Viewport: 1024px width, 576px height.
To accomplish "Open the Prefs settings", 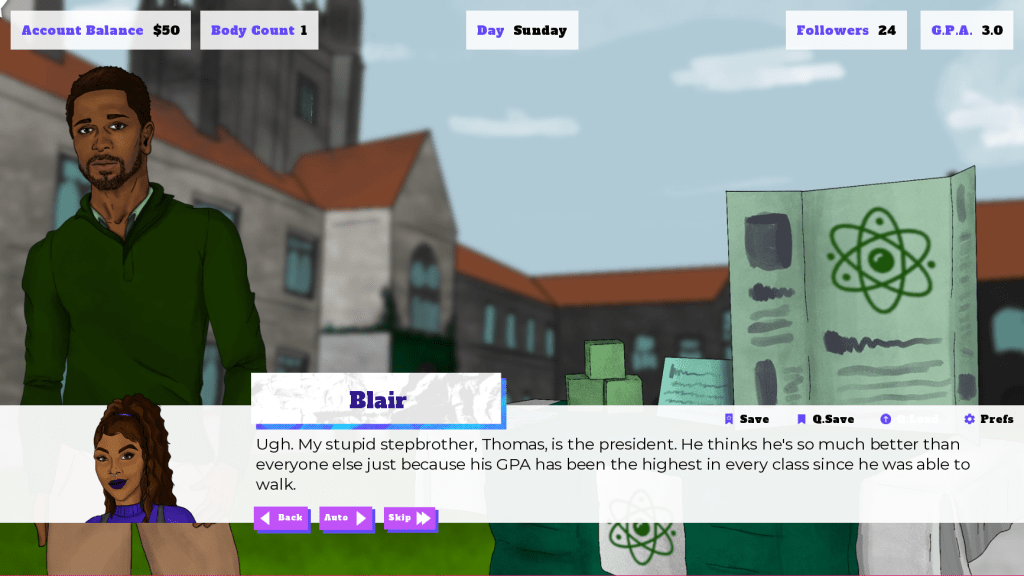I will coord(988,419).
